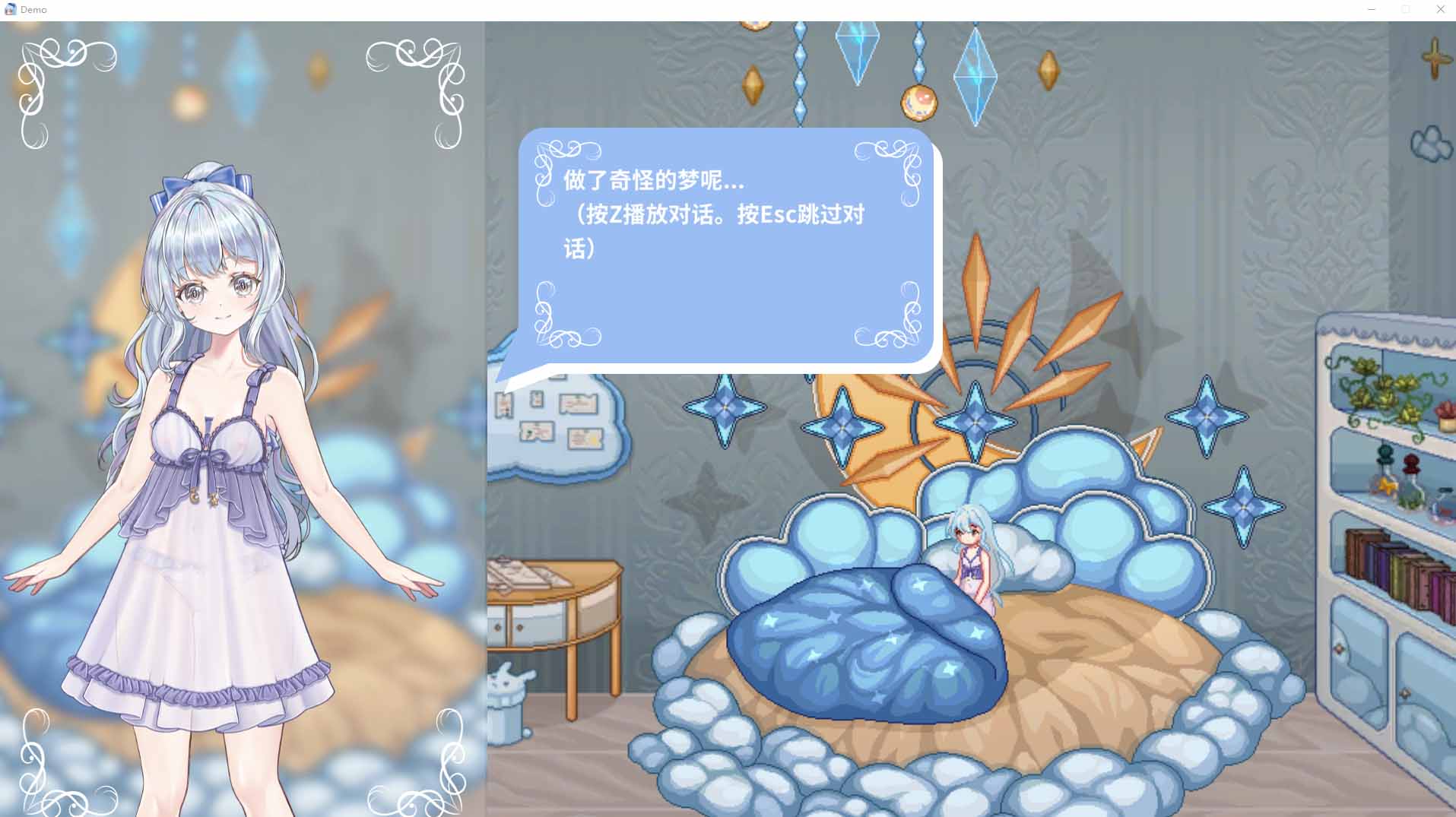Screen dimensions: 1456x817
Task: Click the Demo application icon in the title bar
Action: [10, 9]
